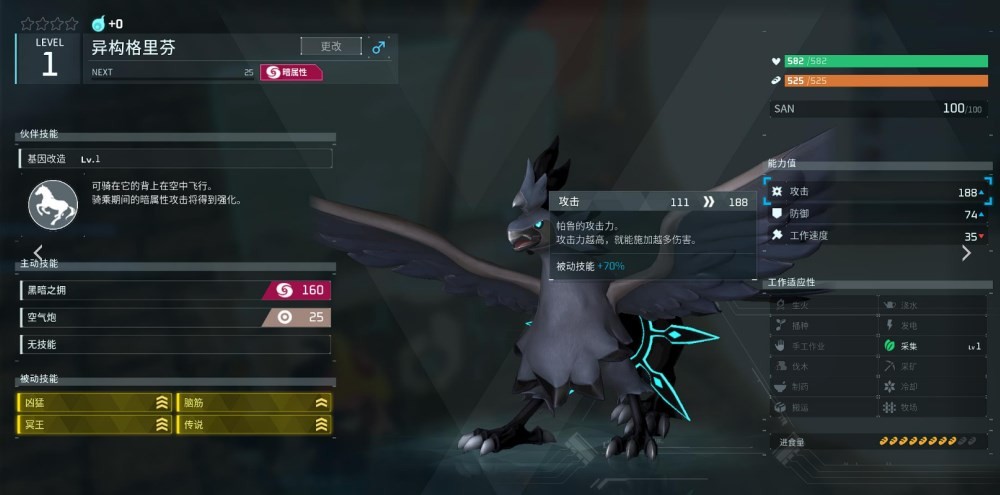
Task: Inspect the 凶猛 passive skill
Action: [95, 402]
